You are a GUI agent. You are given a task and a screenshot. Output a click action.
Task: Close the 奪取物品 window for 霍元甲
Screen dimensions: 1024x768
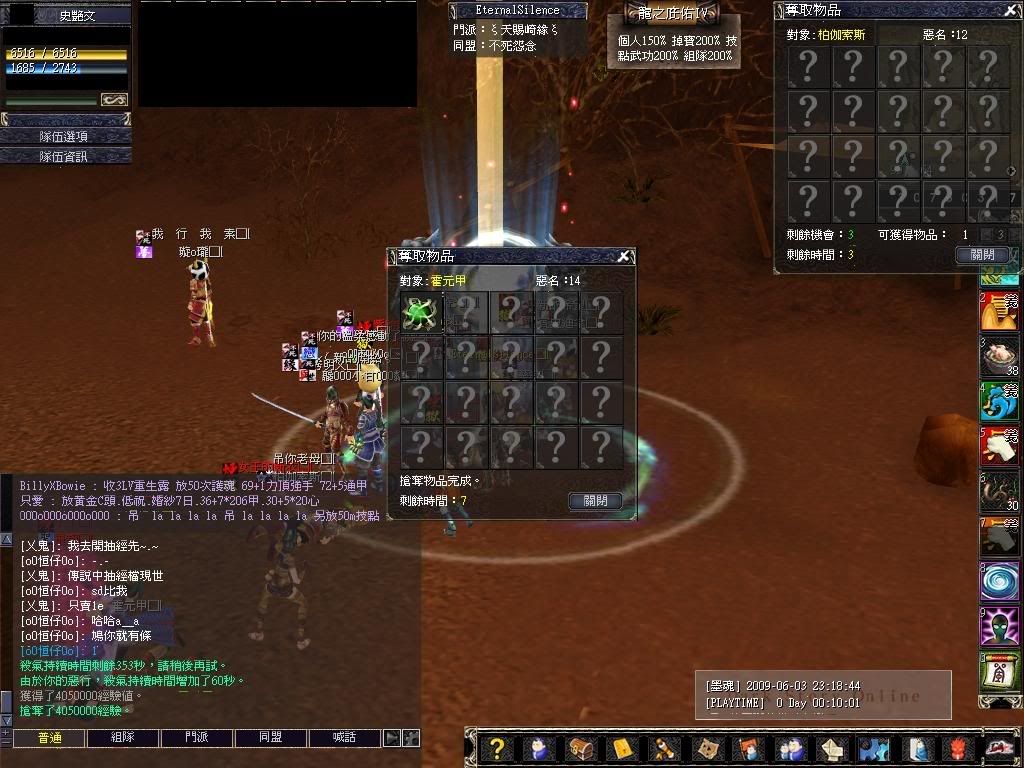pos(623,257)
